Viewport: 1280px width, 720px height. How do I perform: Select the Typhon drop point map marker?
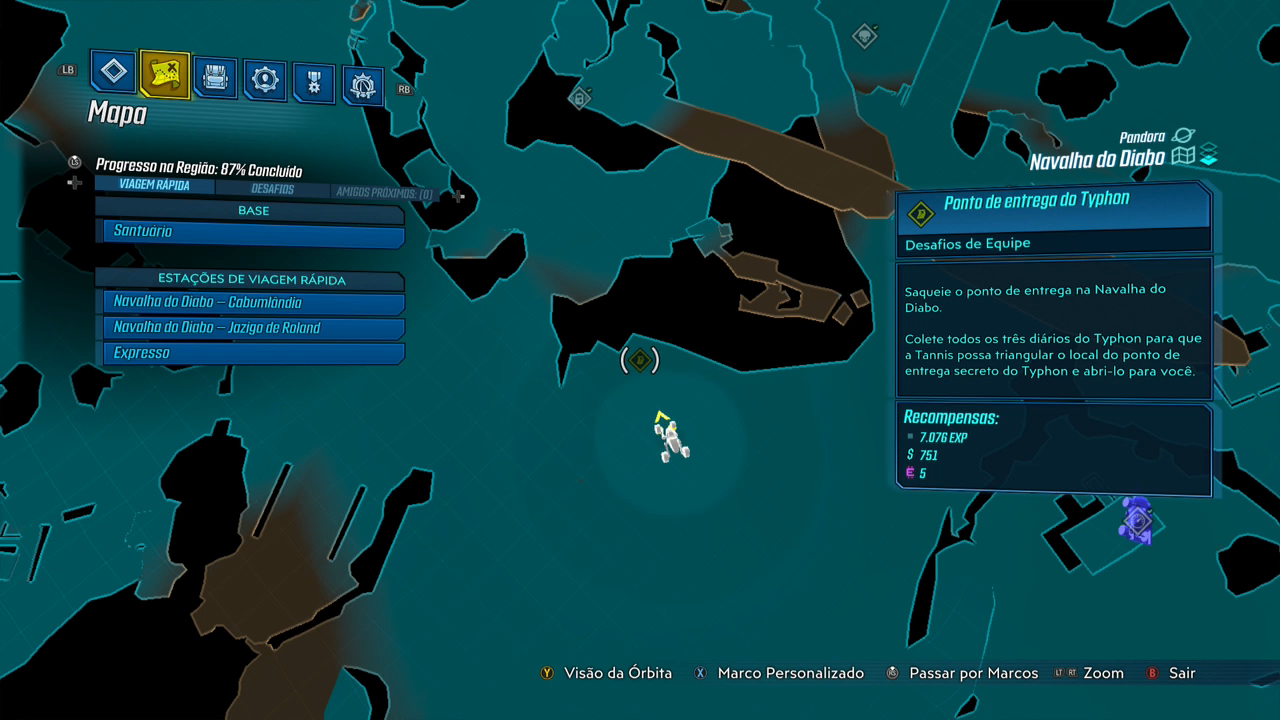click(x=640, y=360)
